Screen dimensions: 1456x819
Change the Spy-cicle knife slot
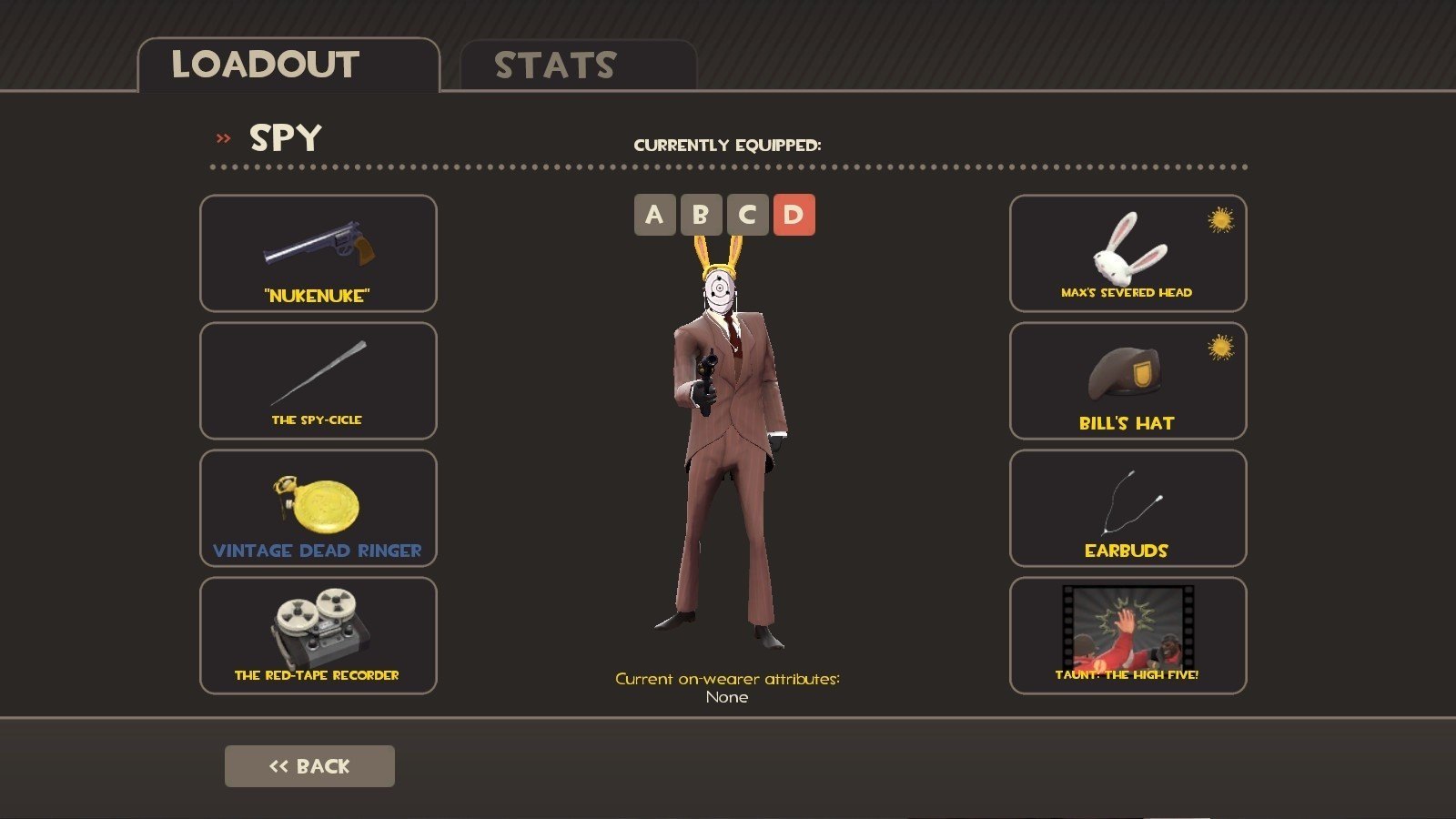pos(318,380)
